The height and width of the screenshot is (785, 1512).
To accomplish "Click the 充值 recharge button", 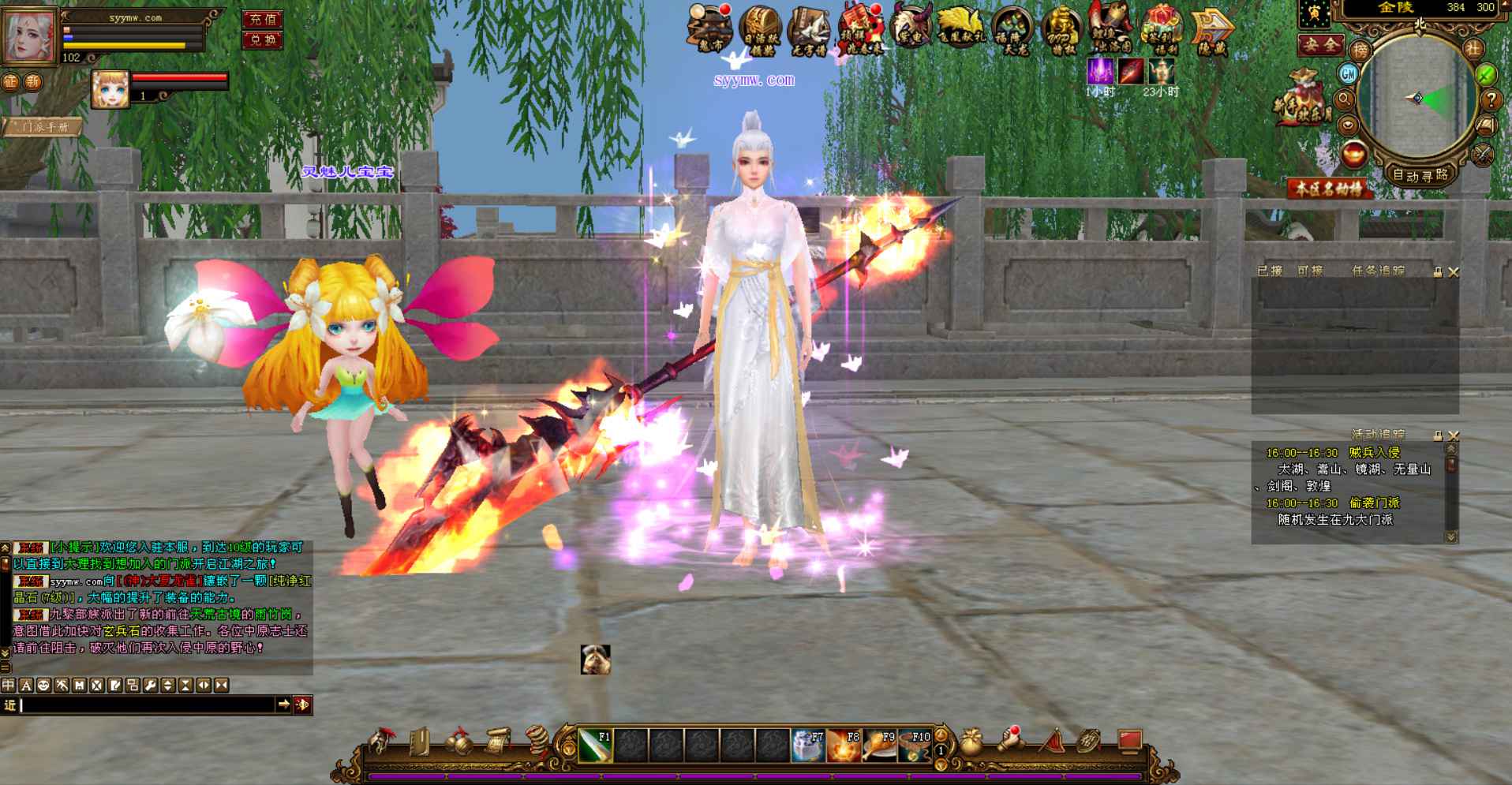I will [262, 20].
